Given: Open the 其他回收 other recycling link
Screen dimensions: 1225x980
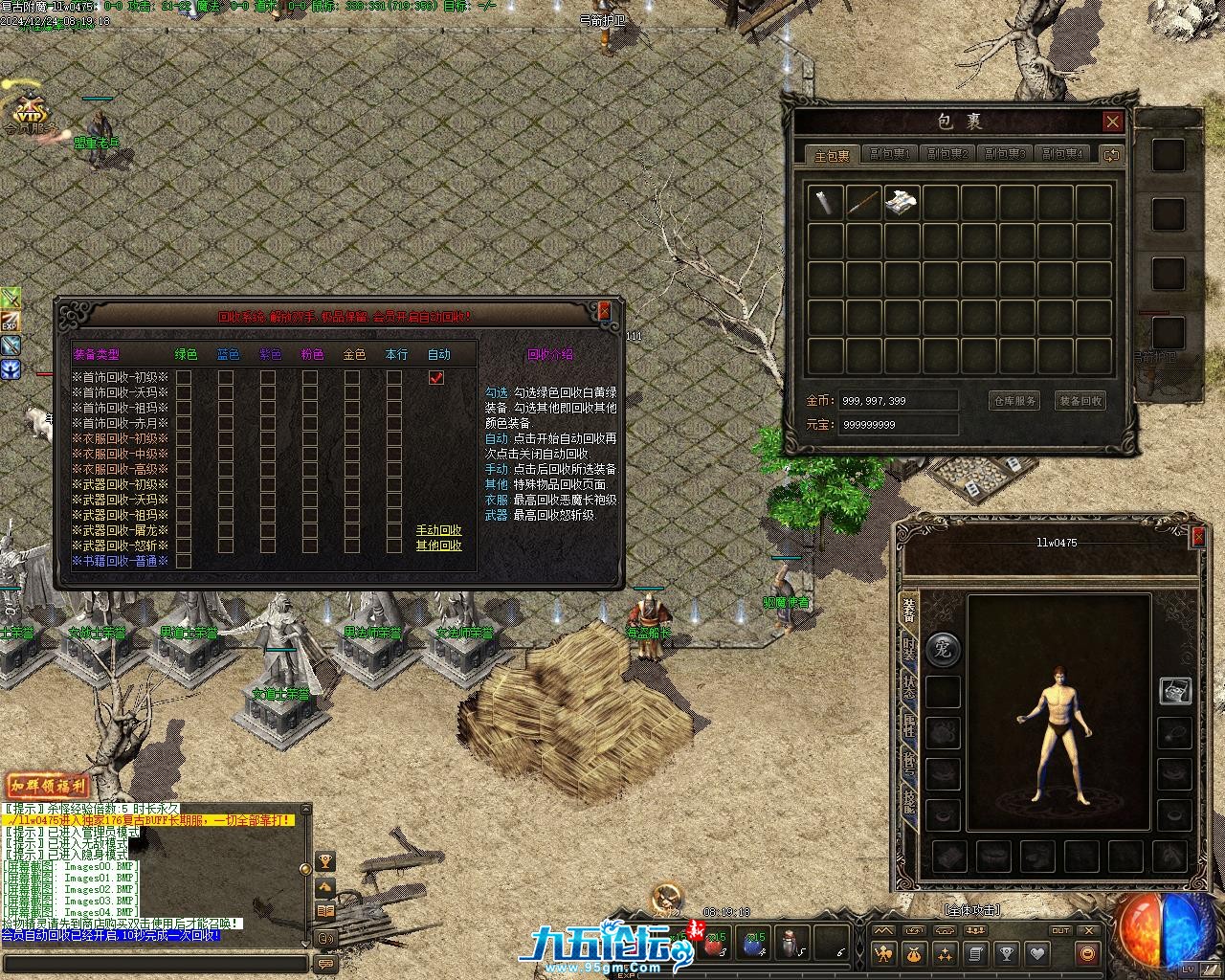Looking at the screenshot, I should 438,546.
